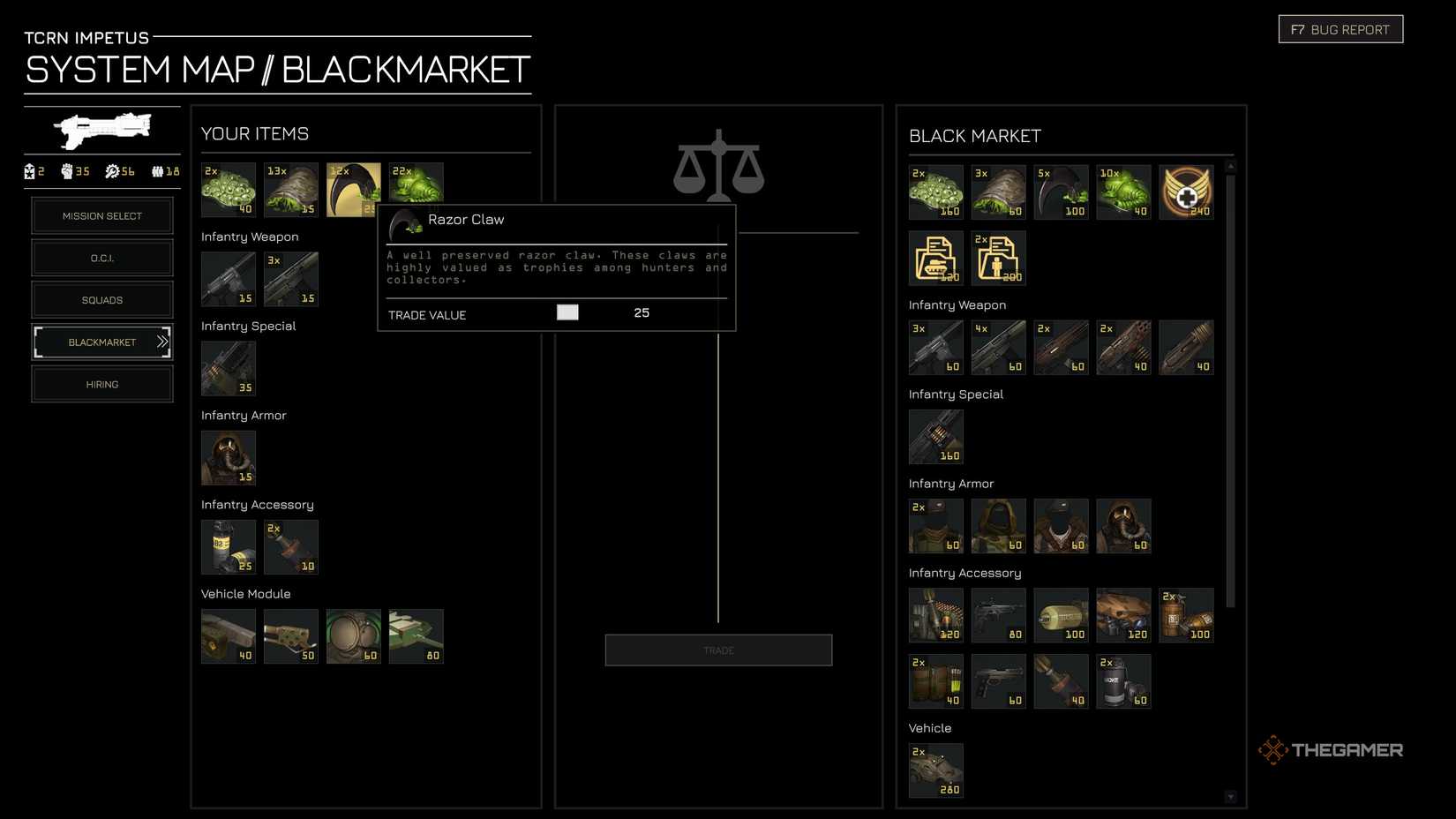1456x819 pixels.
Task: Select the gas canister accessory worth 25
Action: [x=228, y=547]
